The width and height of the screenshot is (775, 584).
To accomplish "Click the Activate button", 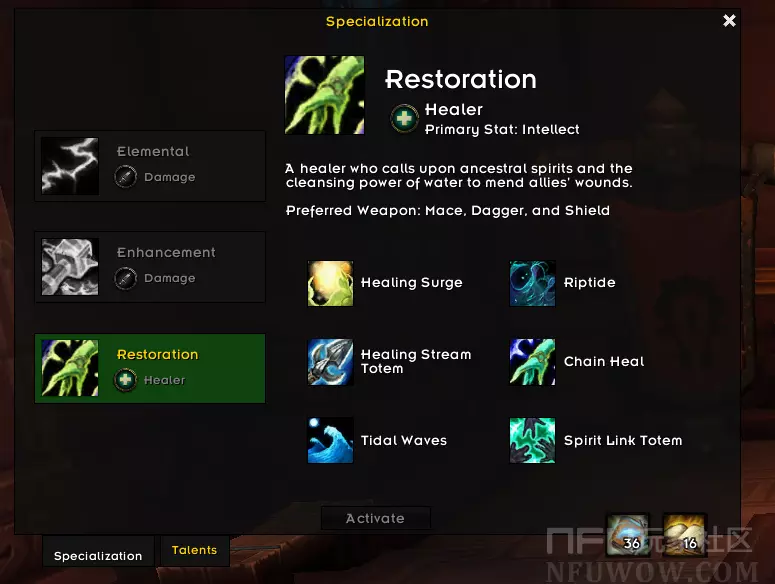I will [375, 518].
